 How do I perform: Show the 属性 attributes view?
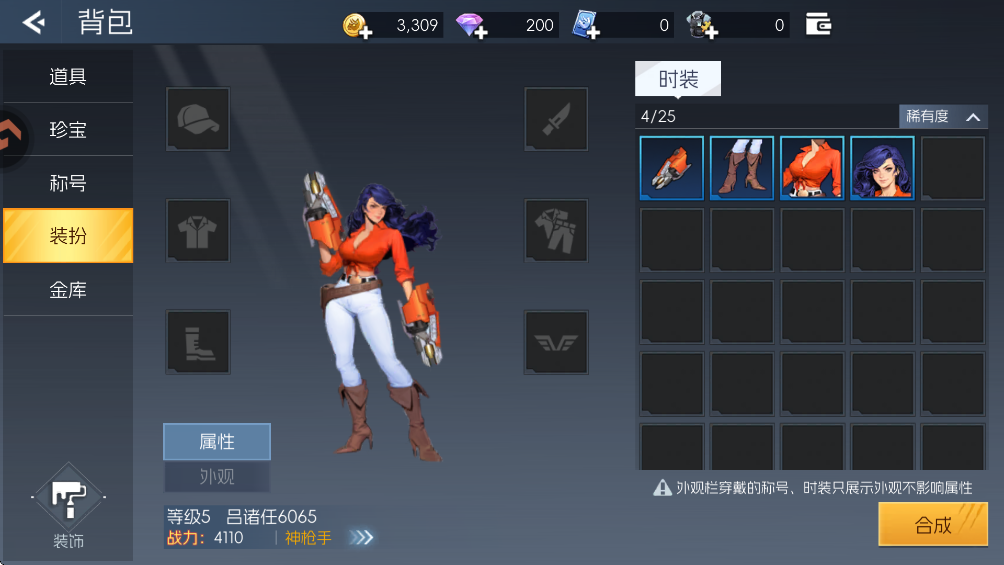pyautogui.click(x=217, y=442)
